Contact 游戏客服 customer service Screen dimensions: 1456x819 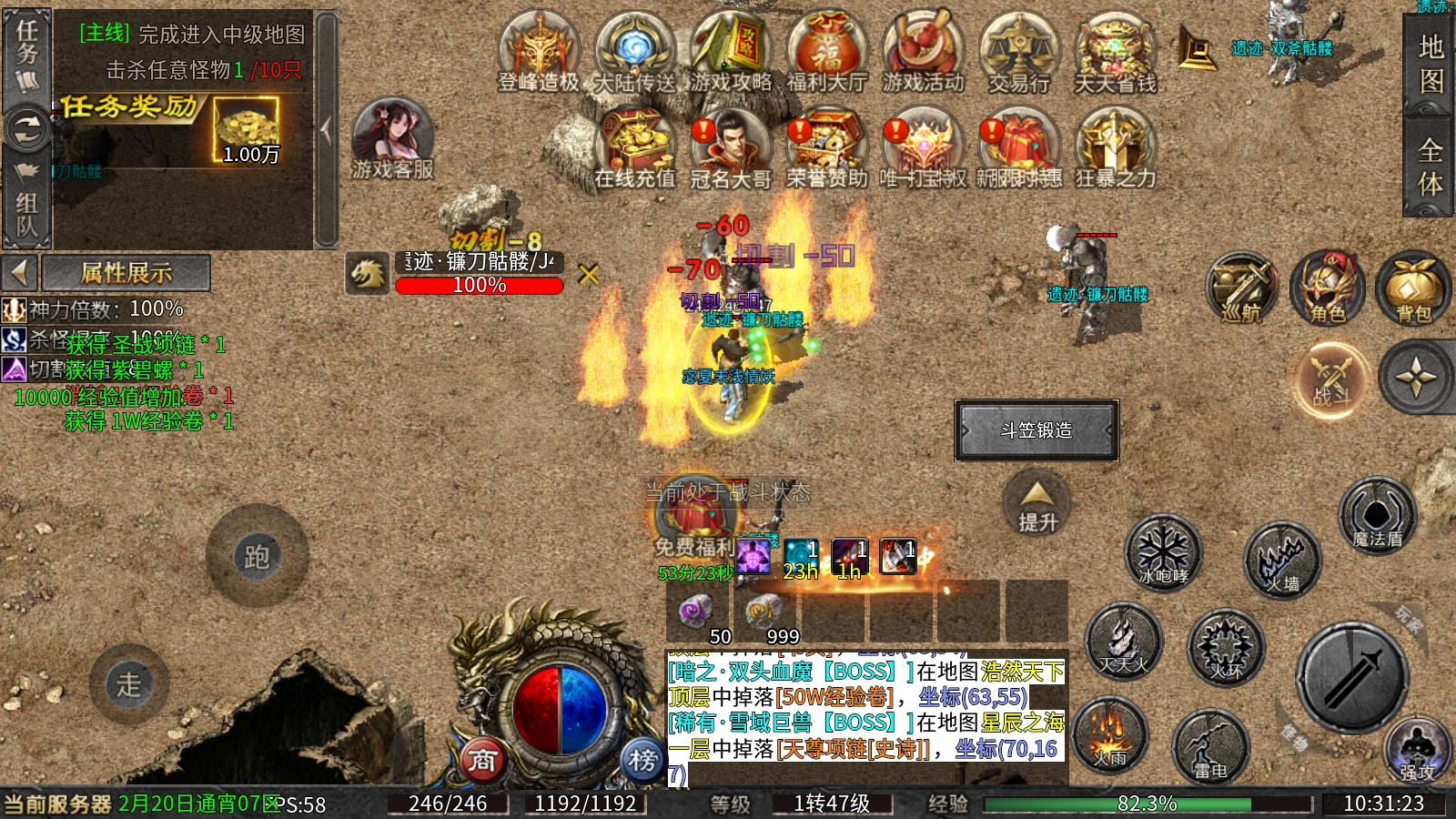[392, 138]
